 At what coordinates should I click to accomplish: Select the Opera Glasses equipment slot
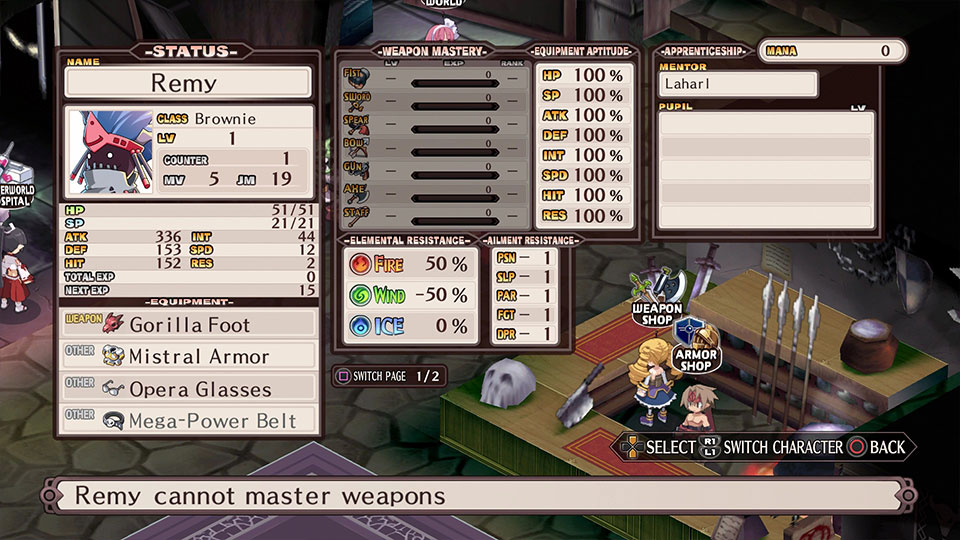(188, 388)
